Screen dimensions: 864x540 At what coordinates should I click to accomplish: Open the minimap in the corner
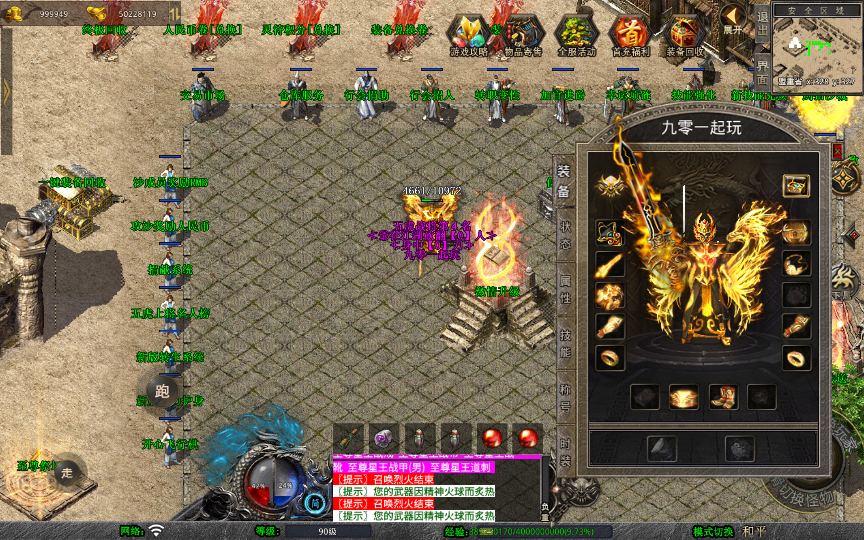pyautogui.click(x=817, y=48)
